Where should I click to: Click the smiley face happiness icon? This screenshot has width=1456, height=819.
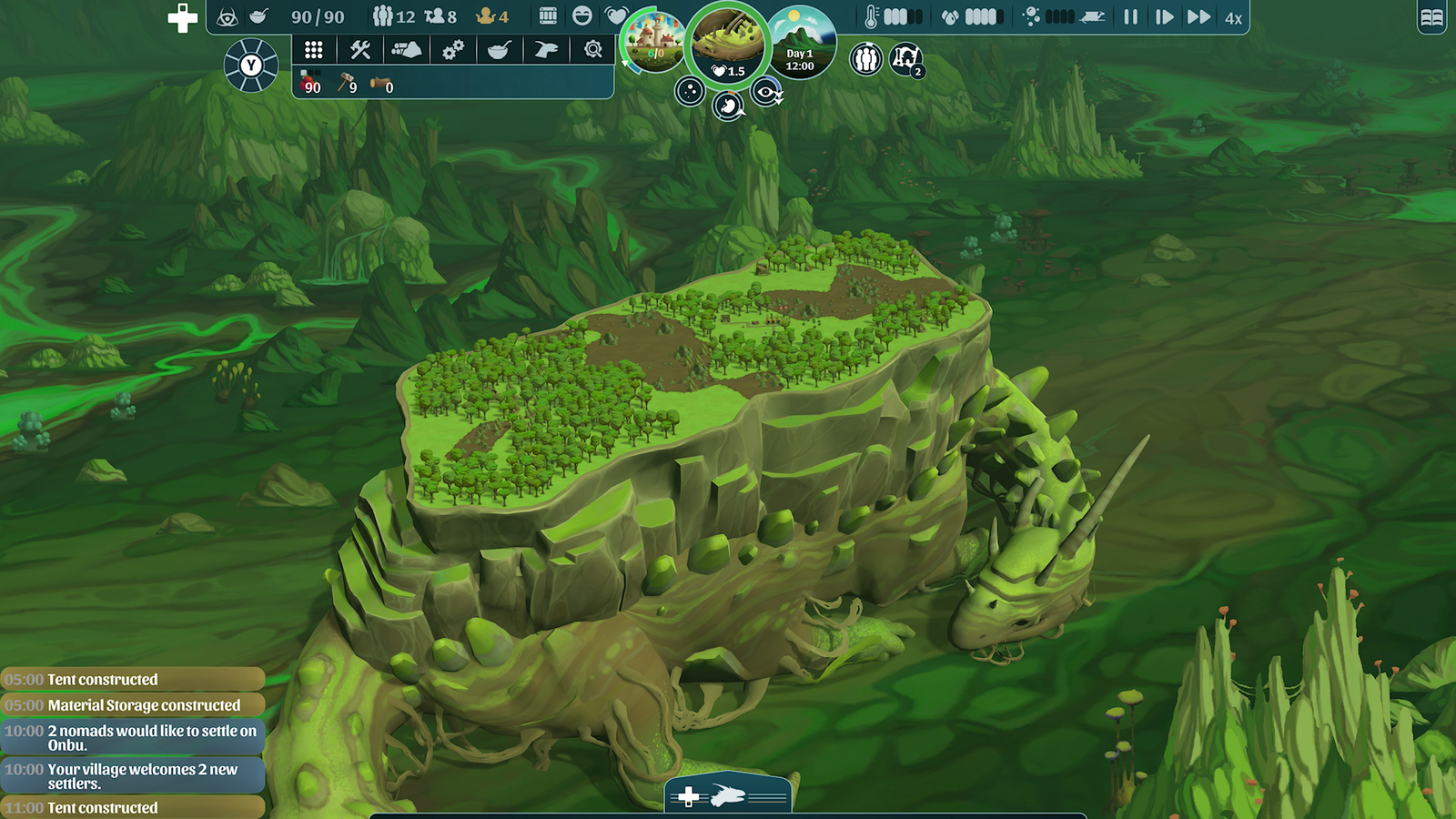pyautogui.click(x=582, y=16)
